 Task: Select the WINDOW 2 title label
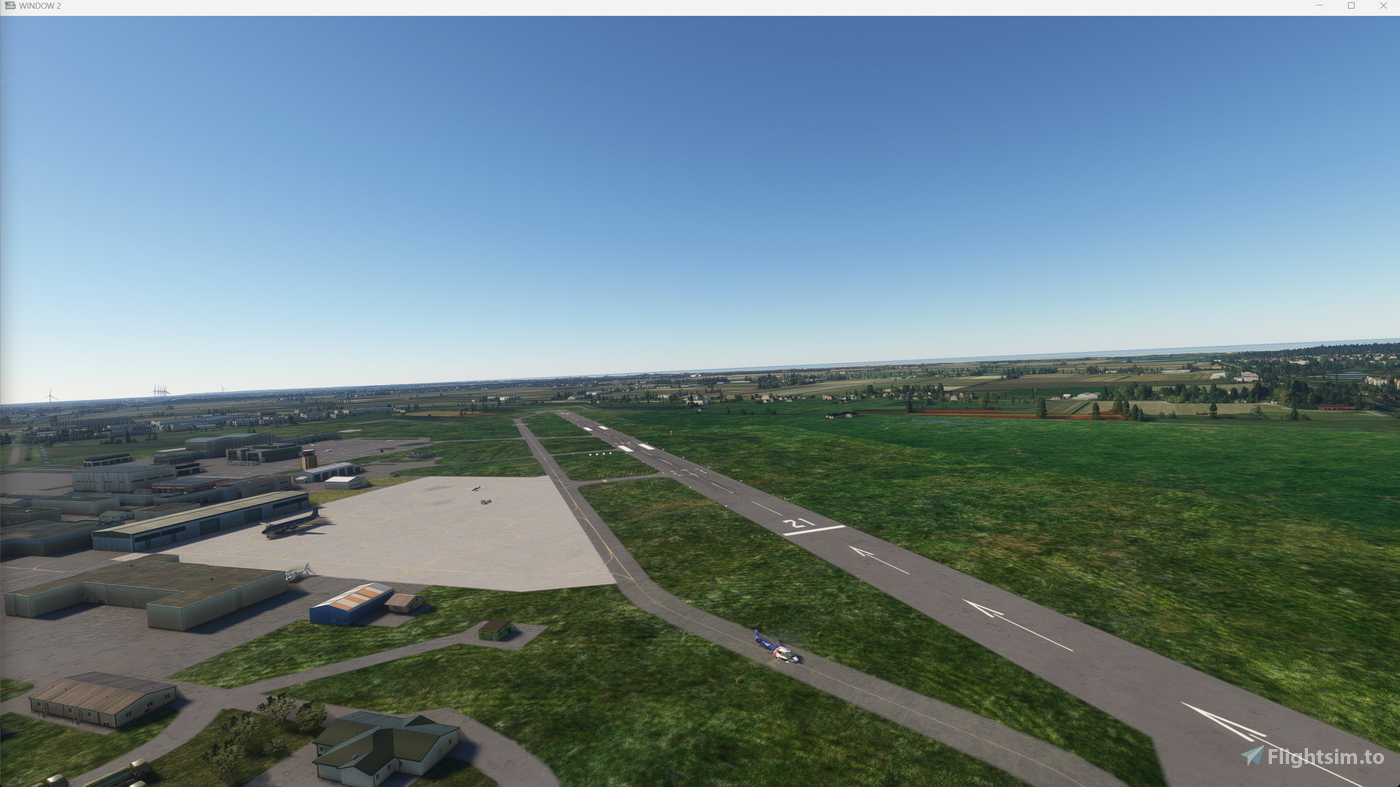click(x=42, y=4)
